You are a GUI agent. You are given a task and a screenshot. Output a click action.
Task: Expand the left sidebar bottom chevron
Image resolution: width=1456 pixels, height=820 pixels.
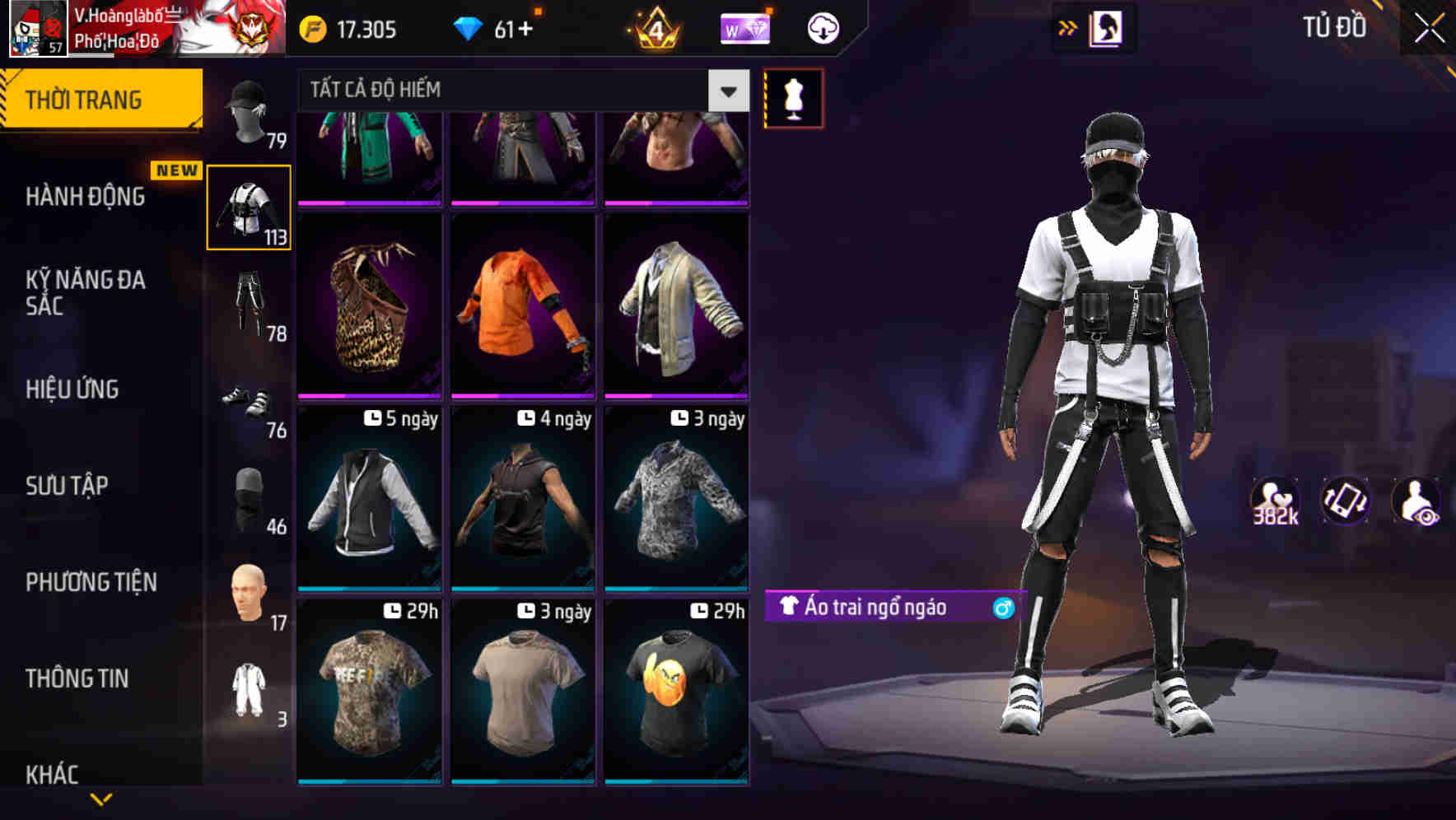click(99, 799)
